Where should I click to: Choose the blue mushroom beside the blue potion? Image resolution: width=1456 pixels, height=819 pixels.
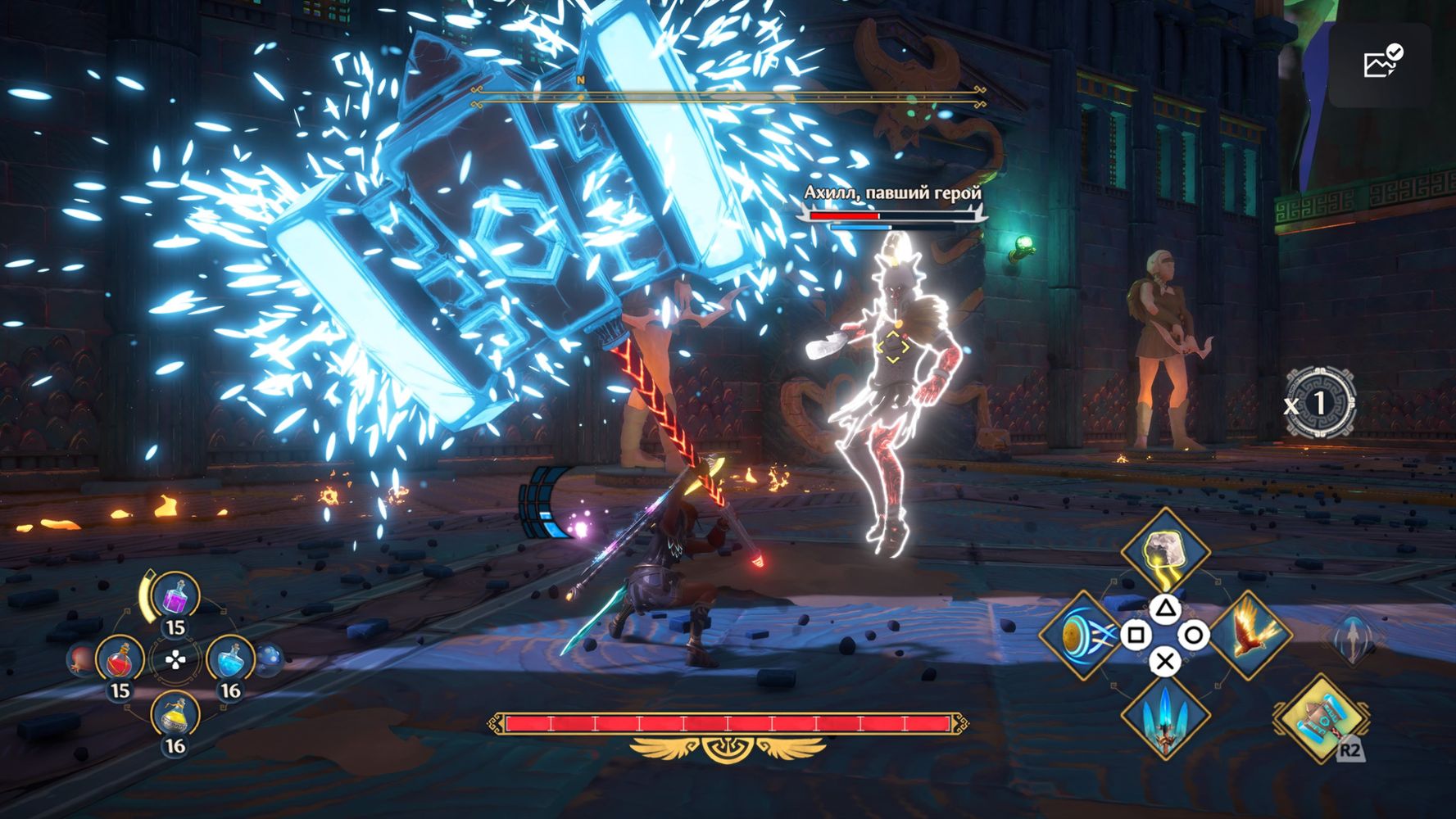tap(270, 658)
